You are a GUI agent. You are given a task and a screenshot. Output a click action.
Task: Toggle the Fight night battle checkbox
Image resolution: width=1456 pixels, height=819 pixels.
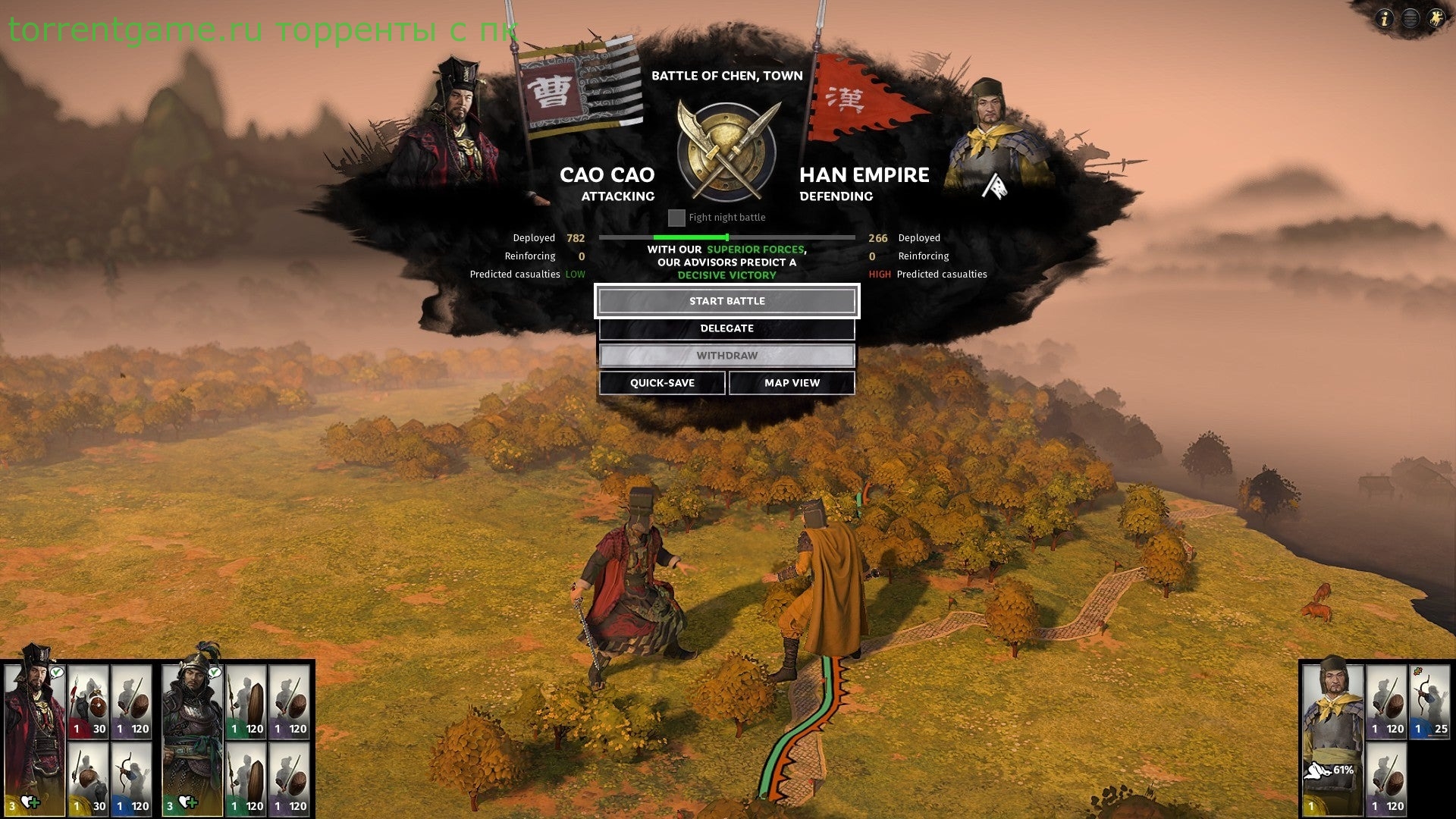click(x=676, y=218)
